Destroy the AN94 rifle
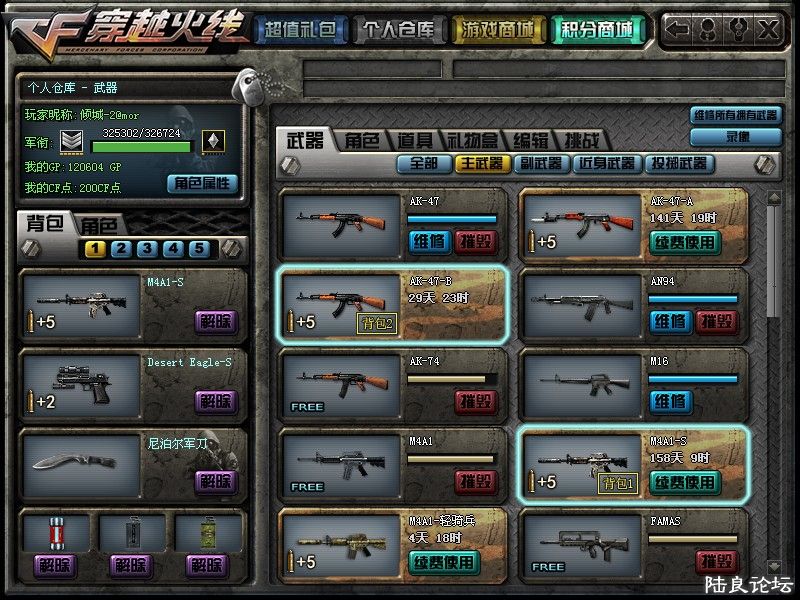800x600 pixels. (x=717, y=321)
